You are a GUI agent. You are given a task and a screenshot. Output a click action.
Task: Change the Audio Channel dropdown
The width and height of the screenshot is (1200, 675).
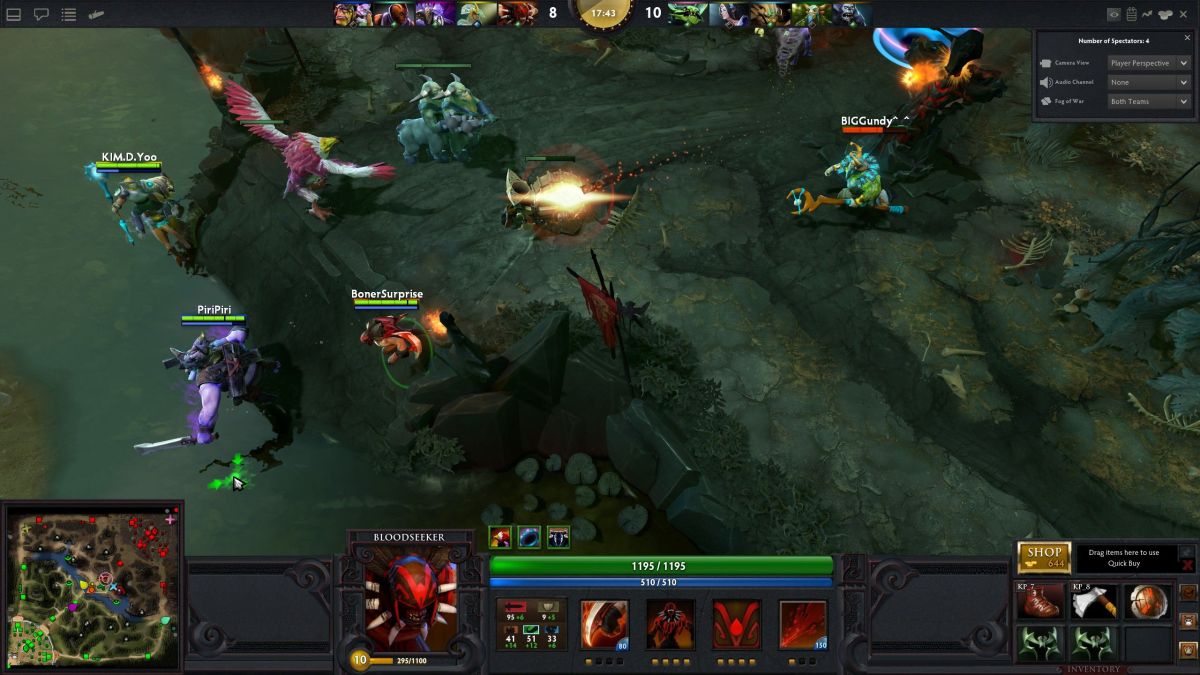[x=1148, y=82]
